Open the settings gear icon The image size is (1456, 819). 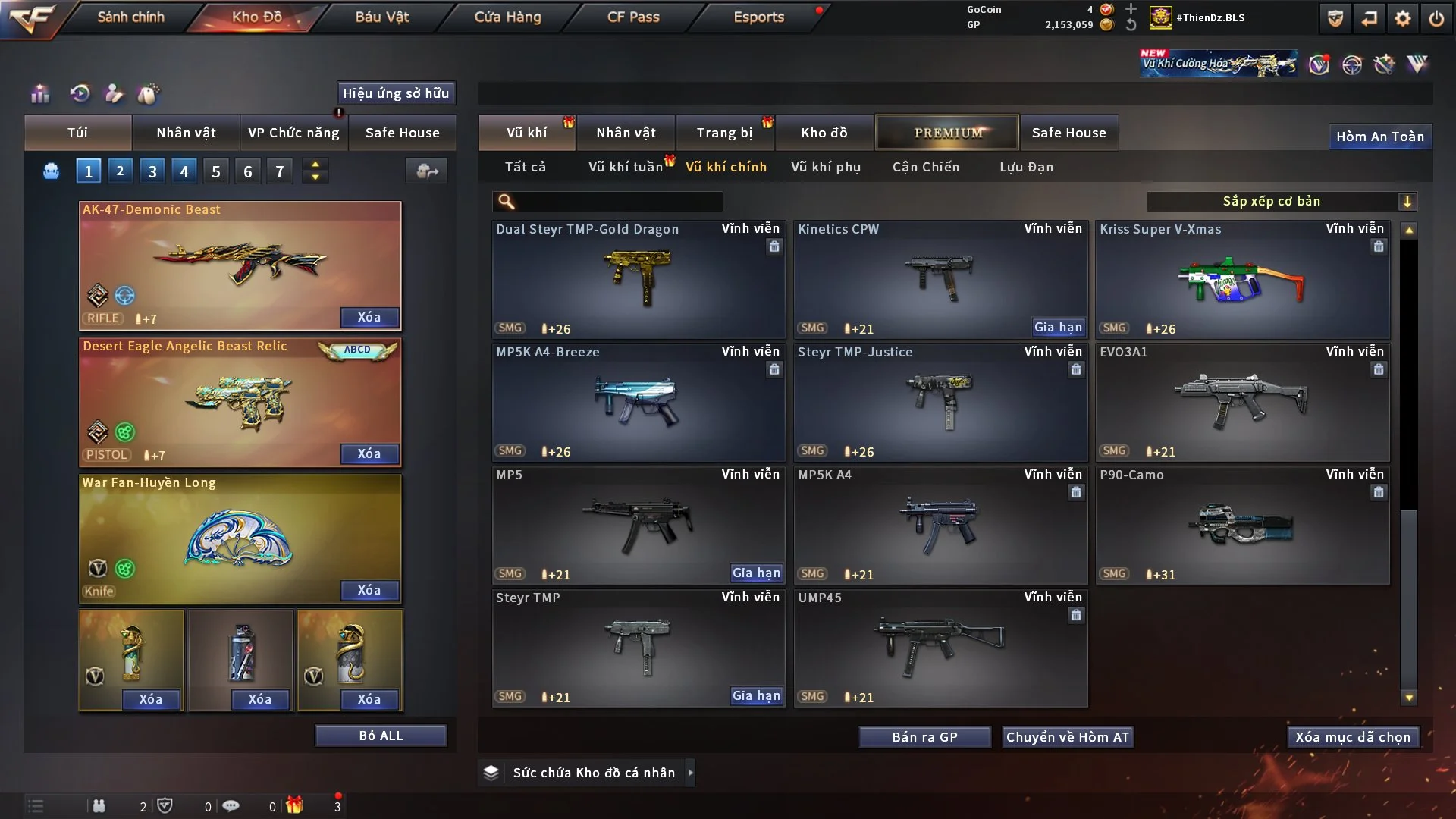pyautogui.click(x=1403, y=18)
